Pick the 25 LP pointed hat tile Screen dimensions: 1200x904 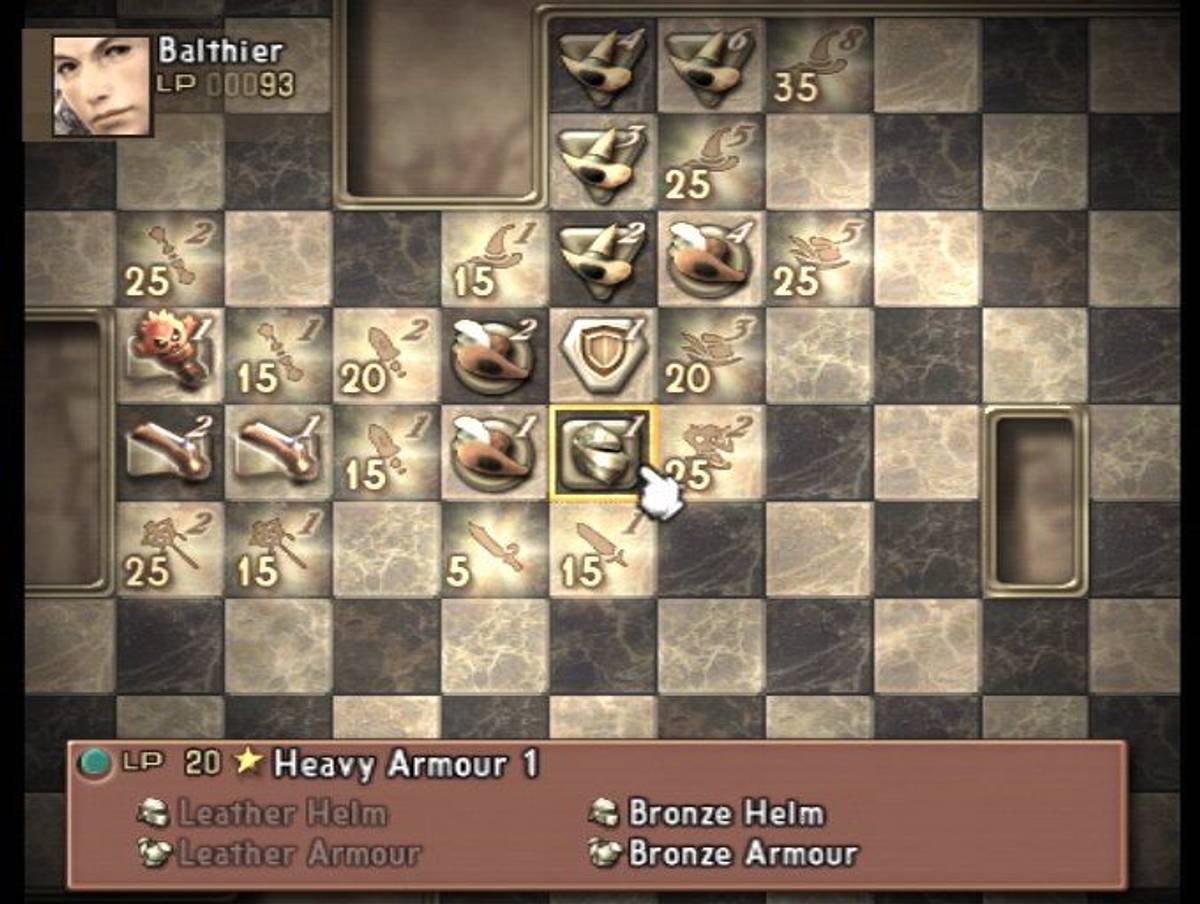coord(708,162)
